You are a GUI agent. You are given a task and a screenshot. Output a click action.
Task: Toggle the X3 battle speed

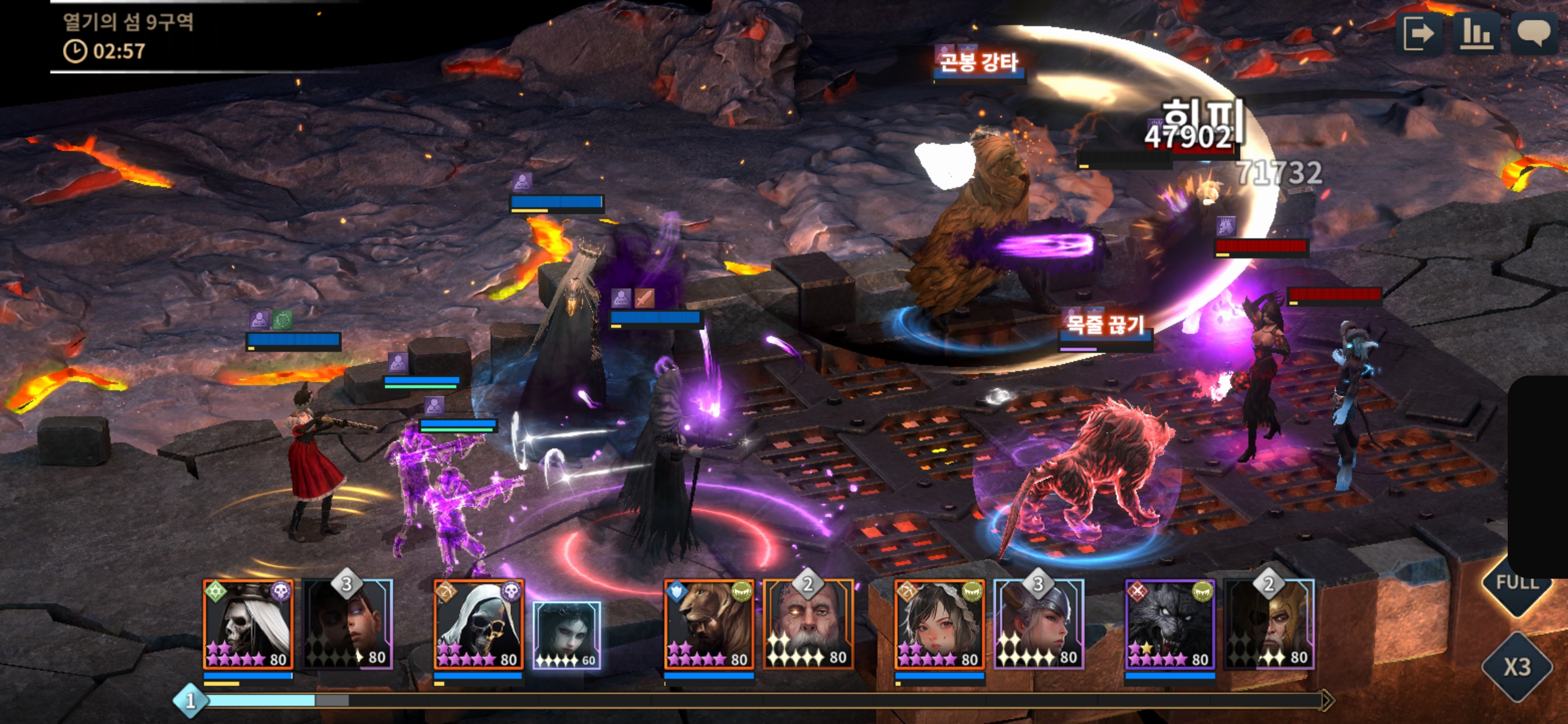pyautogui.click(x=1517, y=667)
